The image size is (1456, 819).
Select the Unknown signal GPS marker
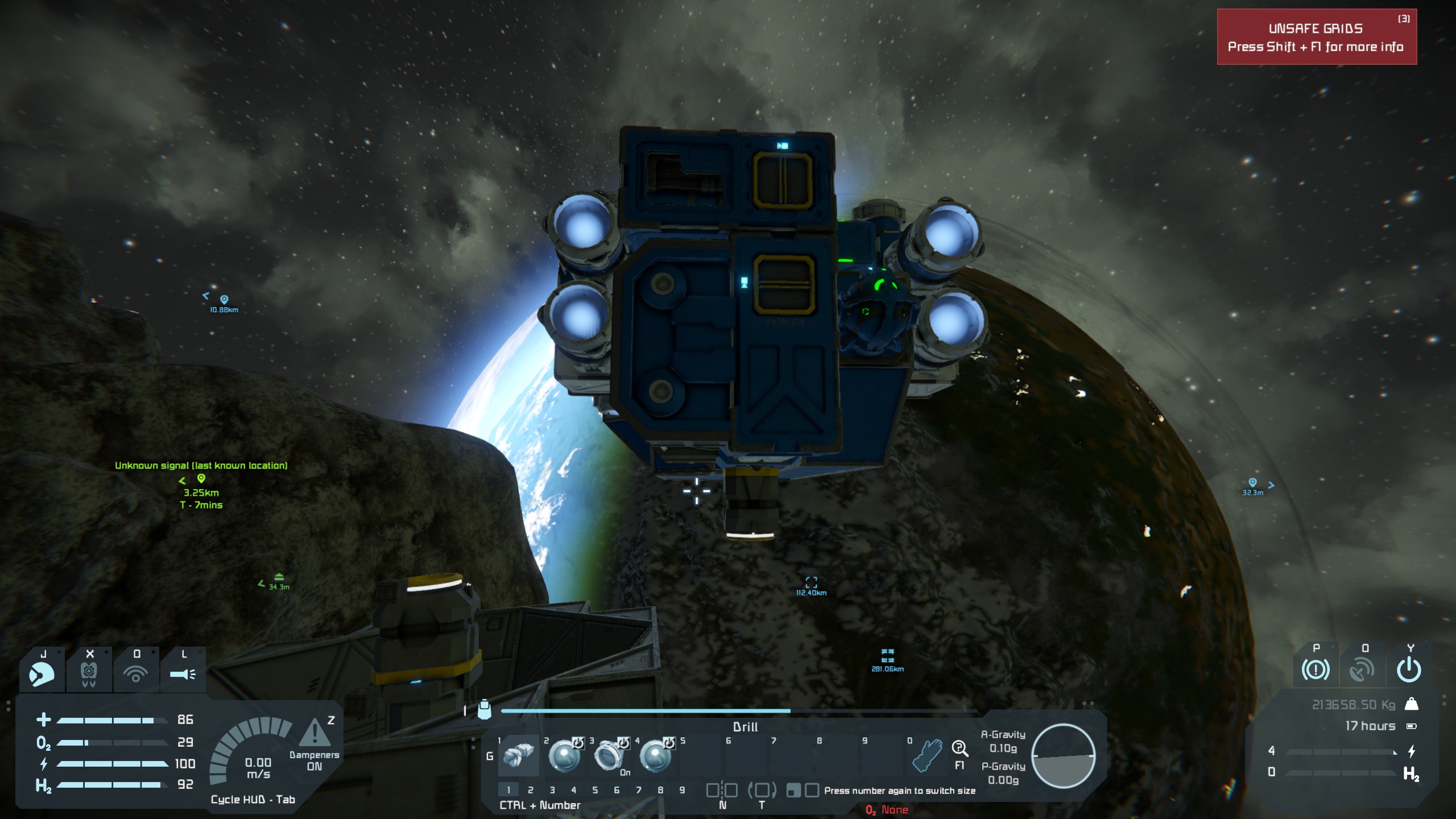[201, 479]
